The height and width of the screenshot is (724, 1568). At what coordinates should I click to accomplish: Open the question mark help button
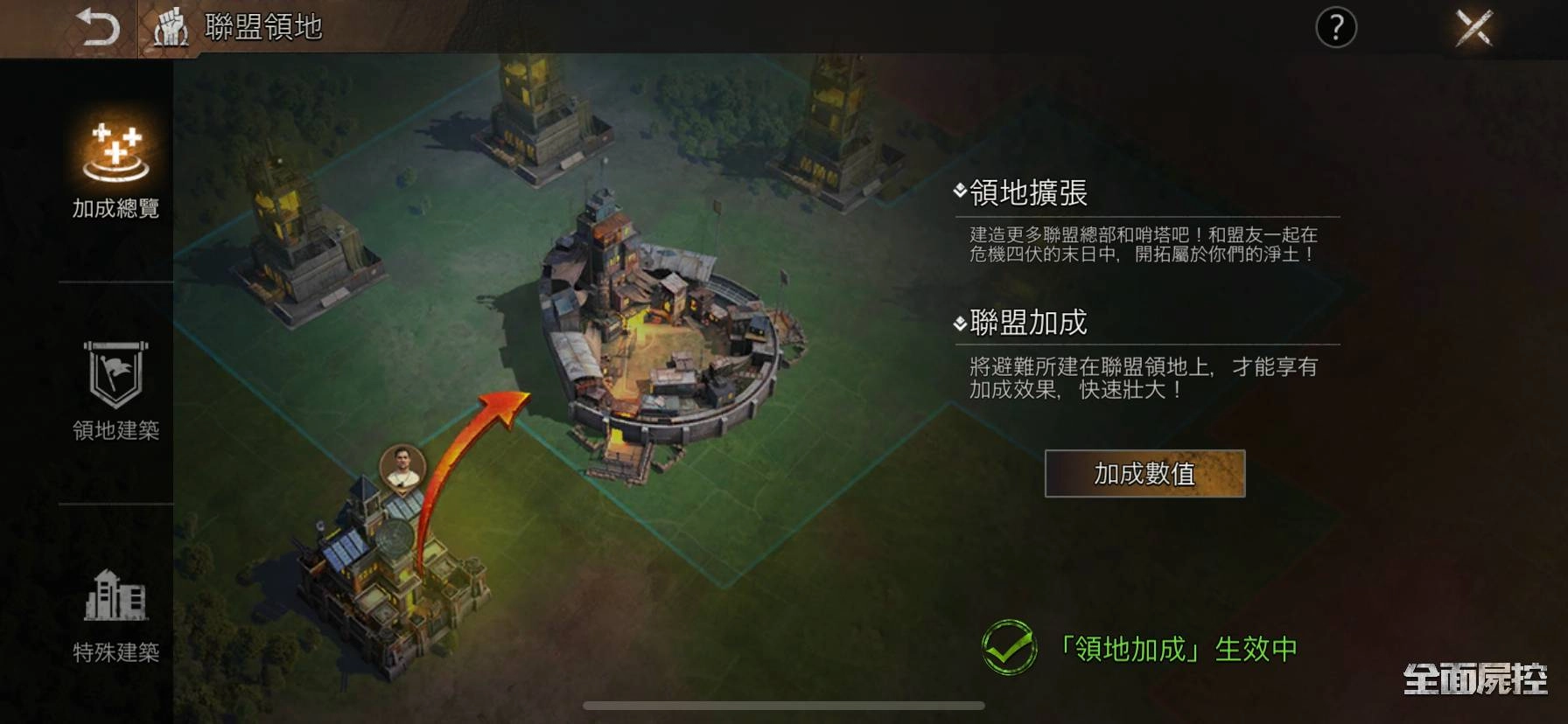1335,28
